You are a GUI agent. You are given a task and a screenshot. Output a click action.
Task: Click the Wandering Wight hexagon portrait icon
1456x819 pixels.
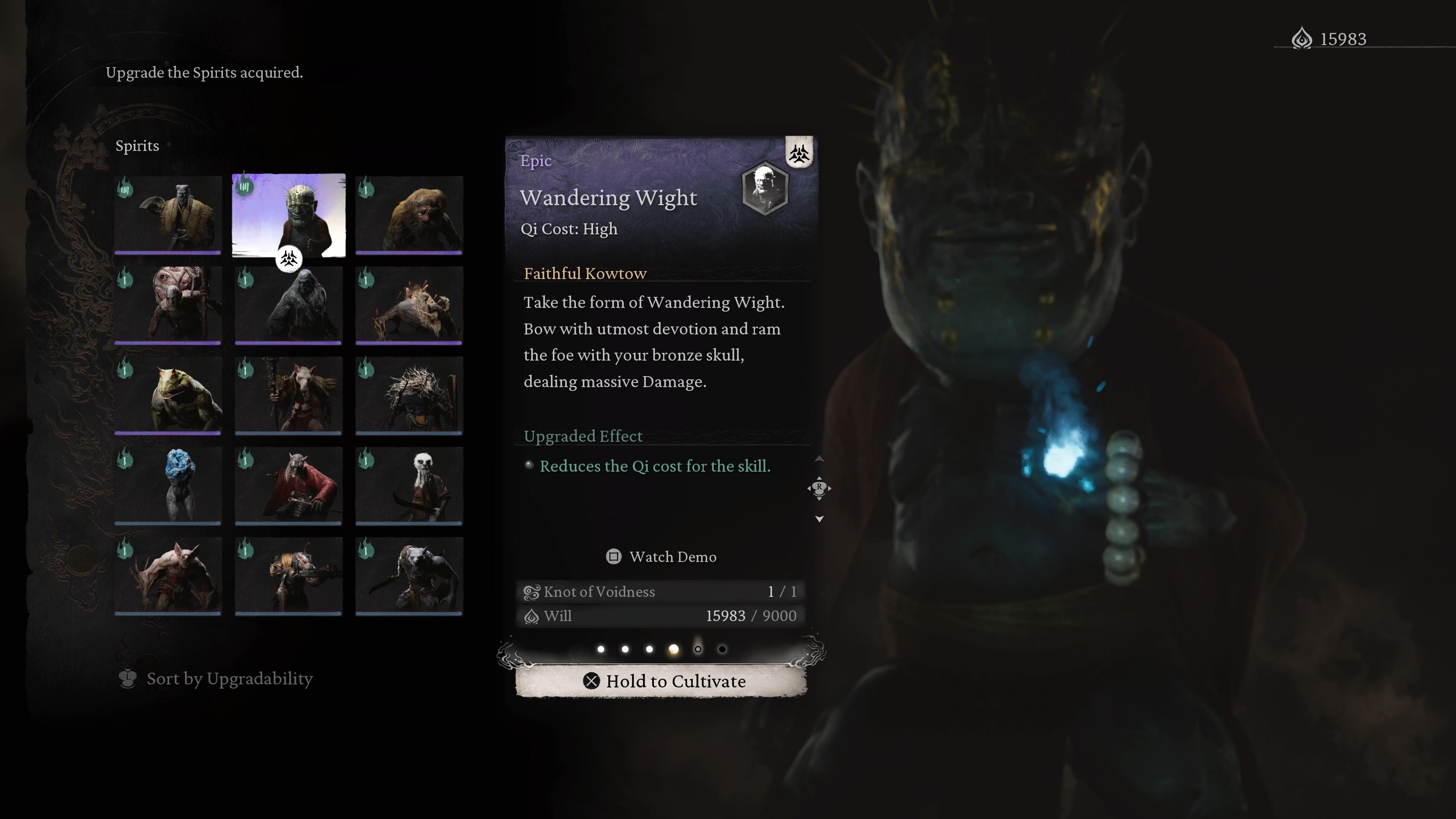tap(765, 188)
